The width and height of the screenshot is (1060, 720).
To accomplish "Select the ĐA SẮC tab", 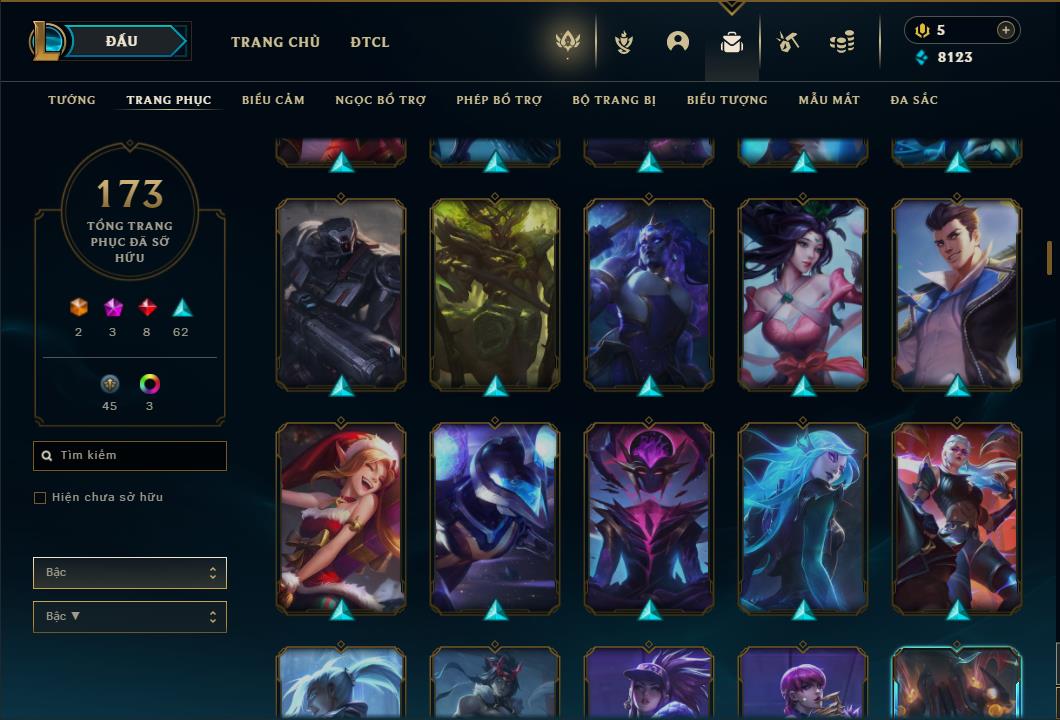I will coord(914,100).
